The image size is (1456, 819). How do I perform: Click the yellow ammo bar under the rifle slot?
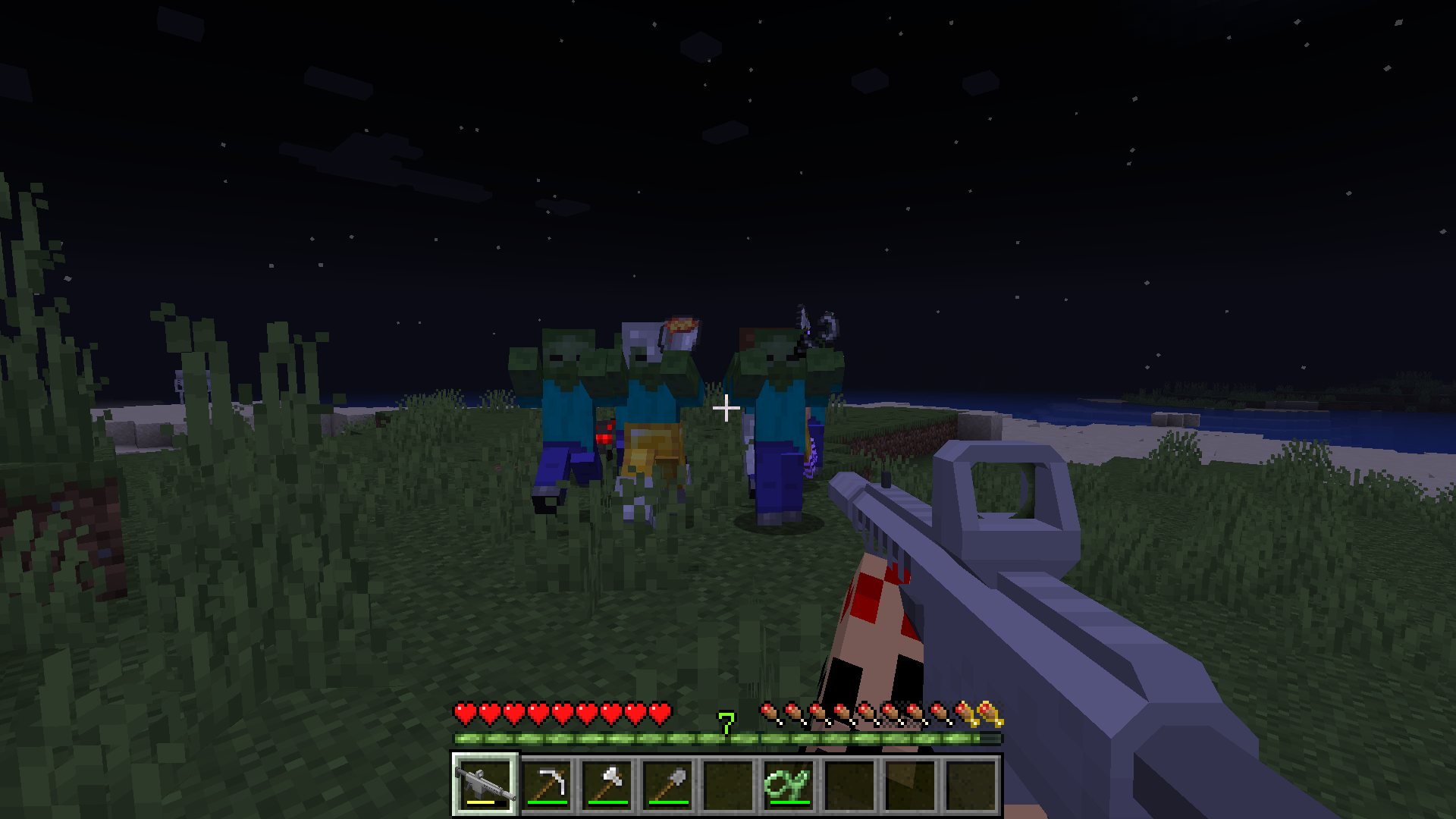coord(480,801)
